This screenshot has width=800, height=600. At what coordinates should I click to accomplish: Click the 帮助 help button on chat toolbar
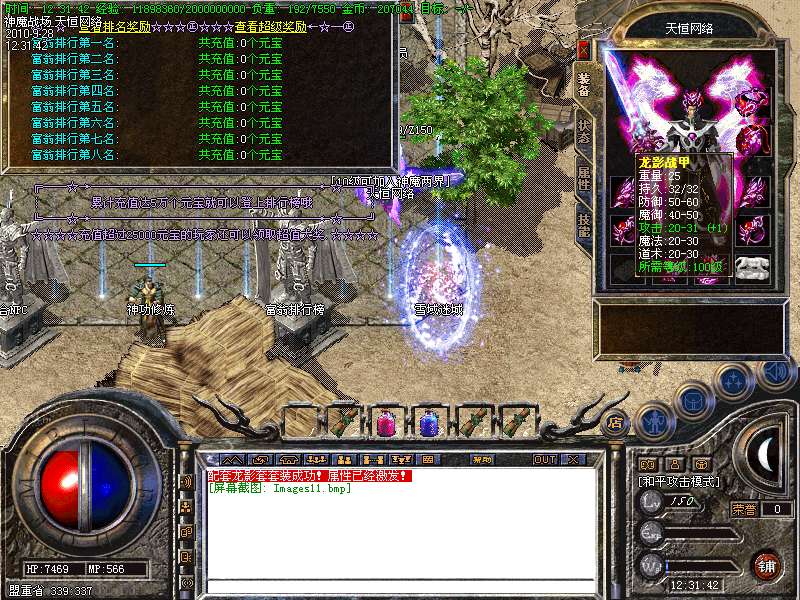(x=483, y=459)
